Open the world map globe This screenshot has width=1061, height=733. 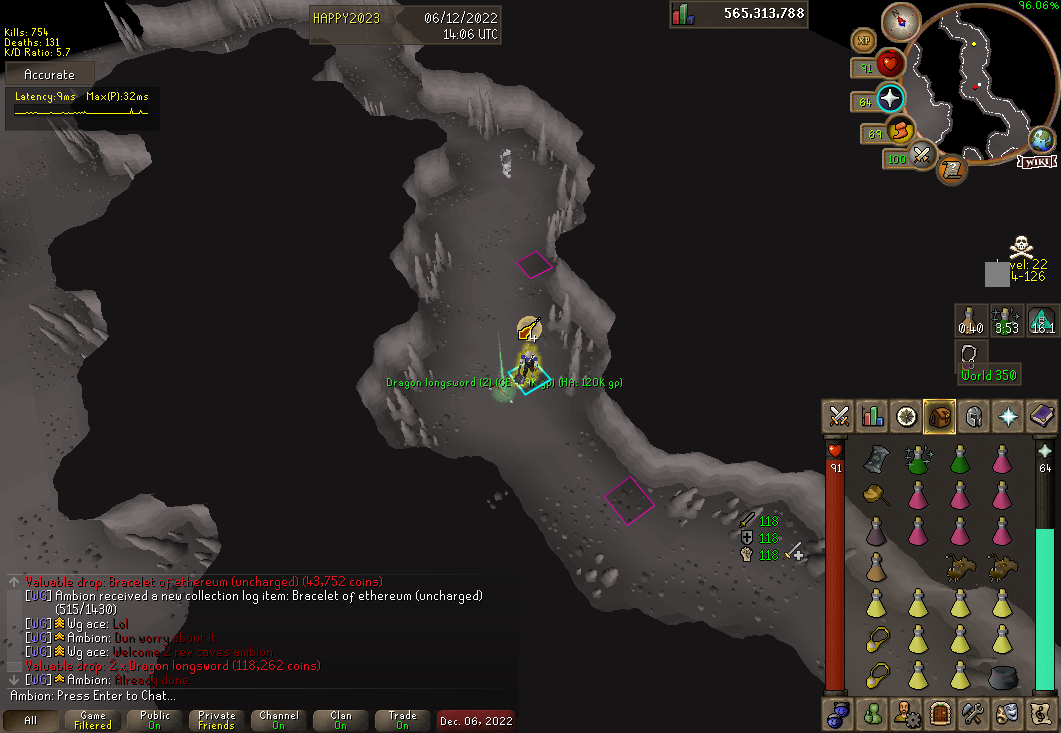point(1042,139)
